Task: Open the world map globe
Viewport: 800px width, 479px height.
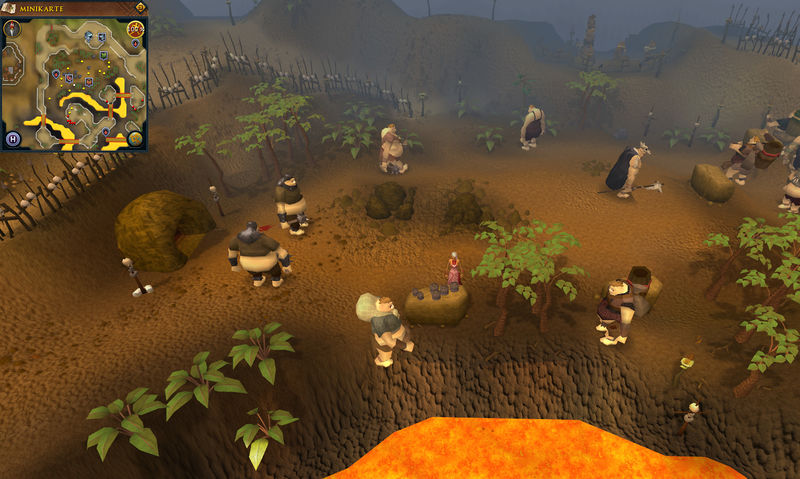Action: coord(135,138)
